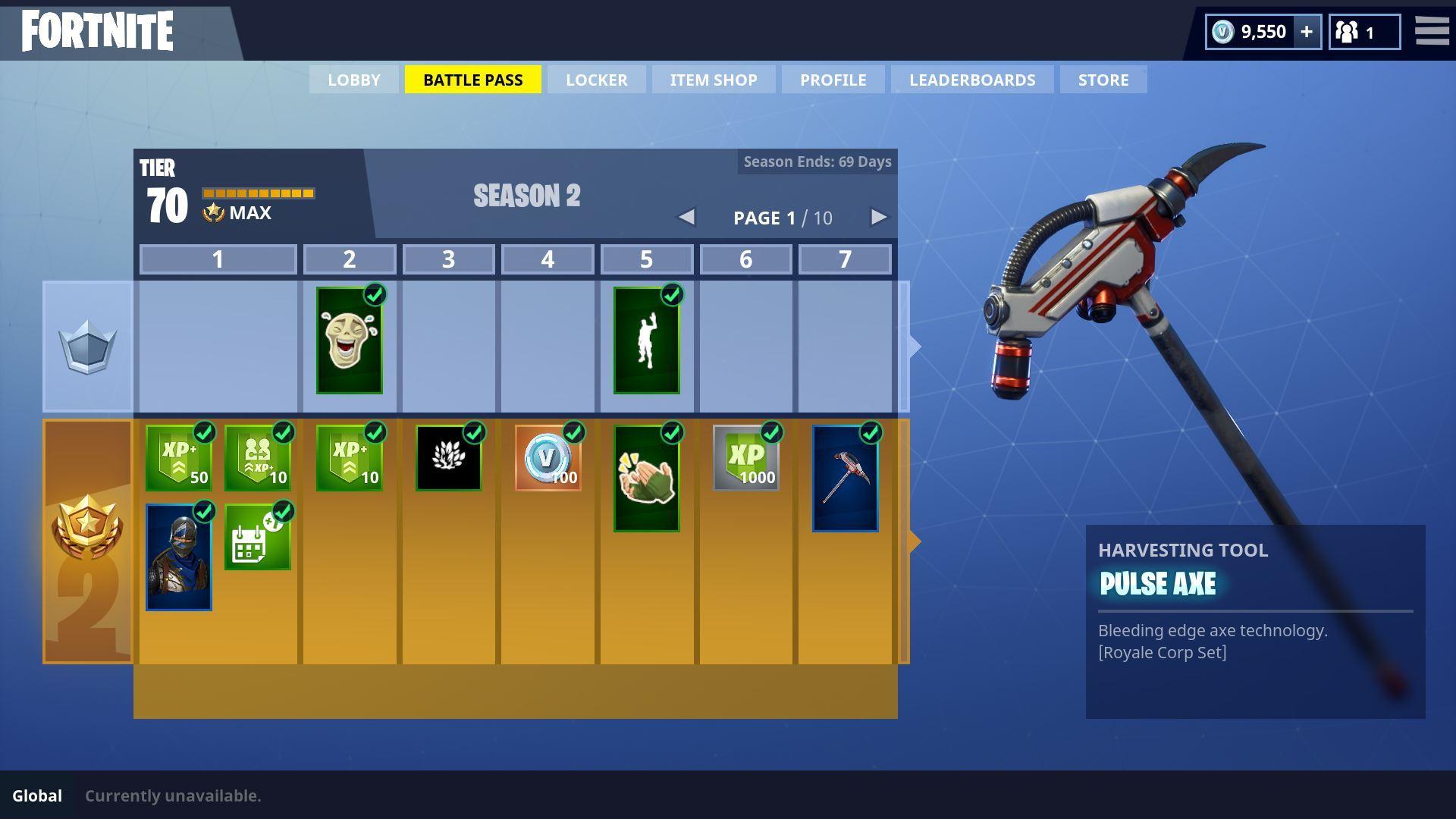Select the friends XP+ 10 reward

(x=258, y=457)
